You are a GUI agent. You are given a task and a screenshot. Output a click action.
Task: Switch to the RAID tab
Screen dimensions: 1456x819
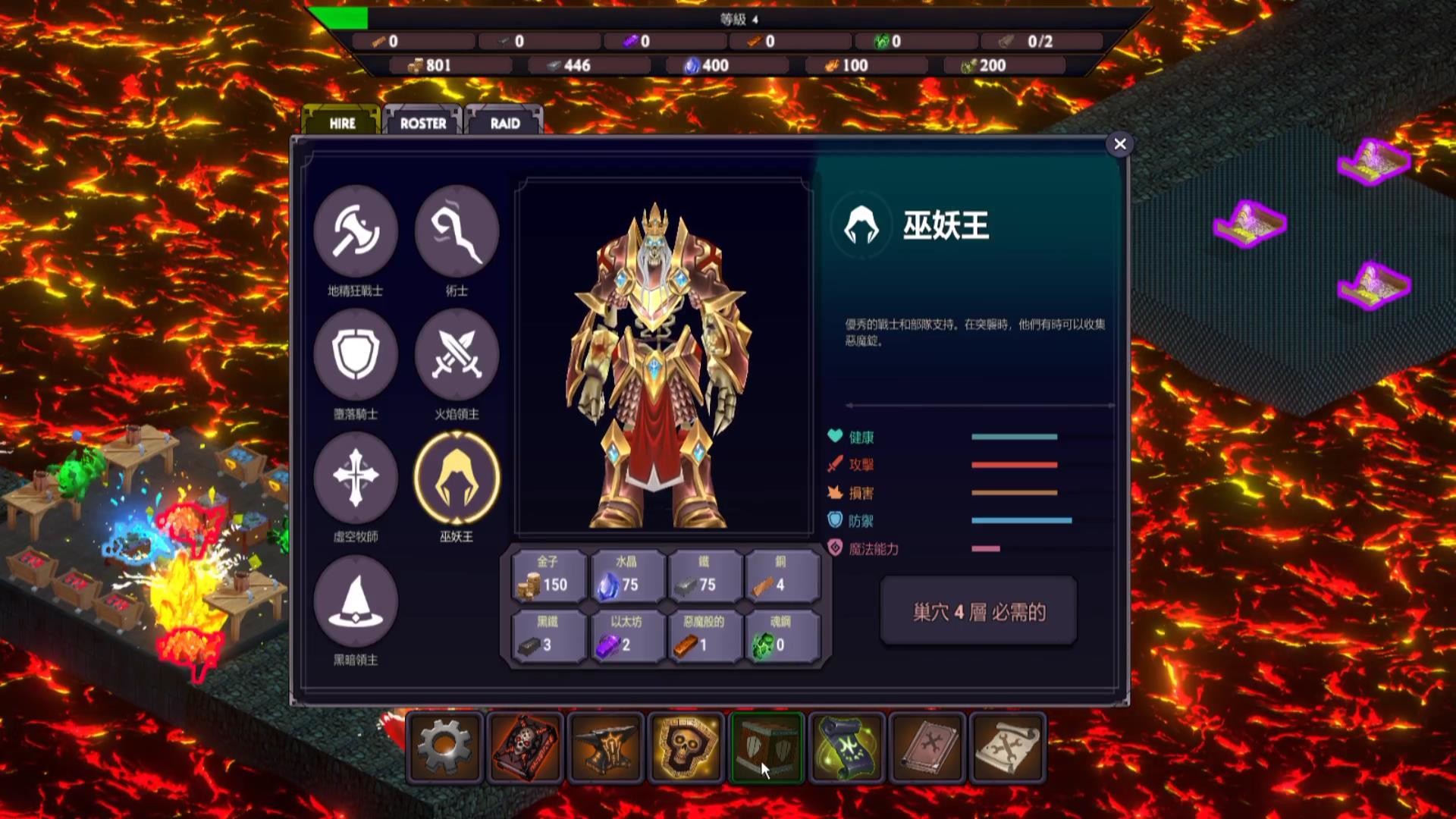pyautogui.click(x=502, y=123)
